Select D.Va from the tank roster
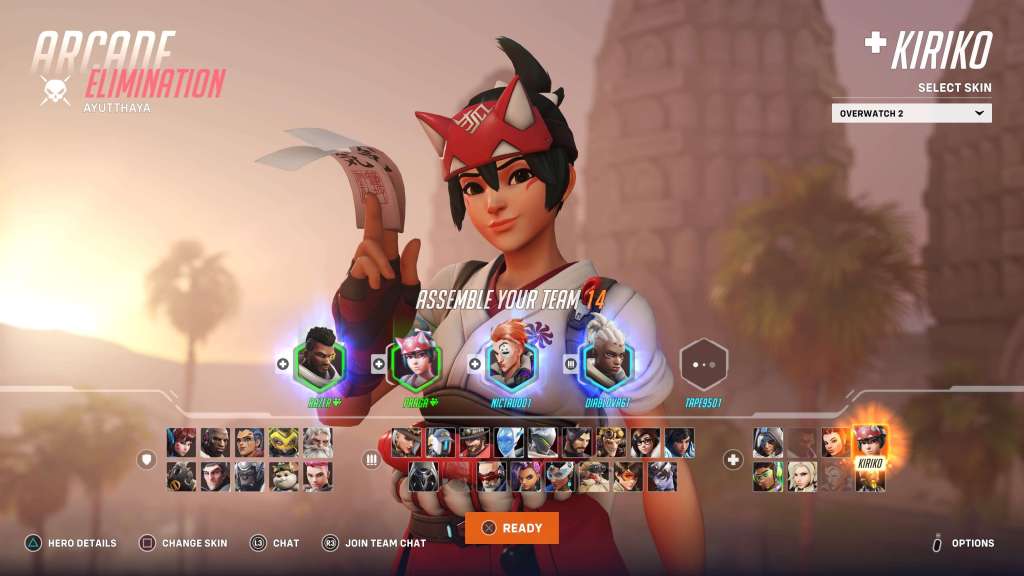This screenshot has width=1024, height=576. 183,442
